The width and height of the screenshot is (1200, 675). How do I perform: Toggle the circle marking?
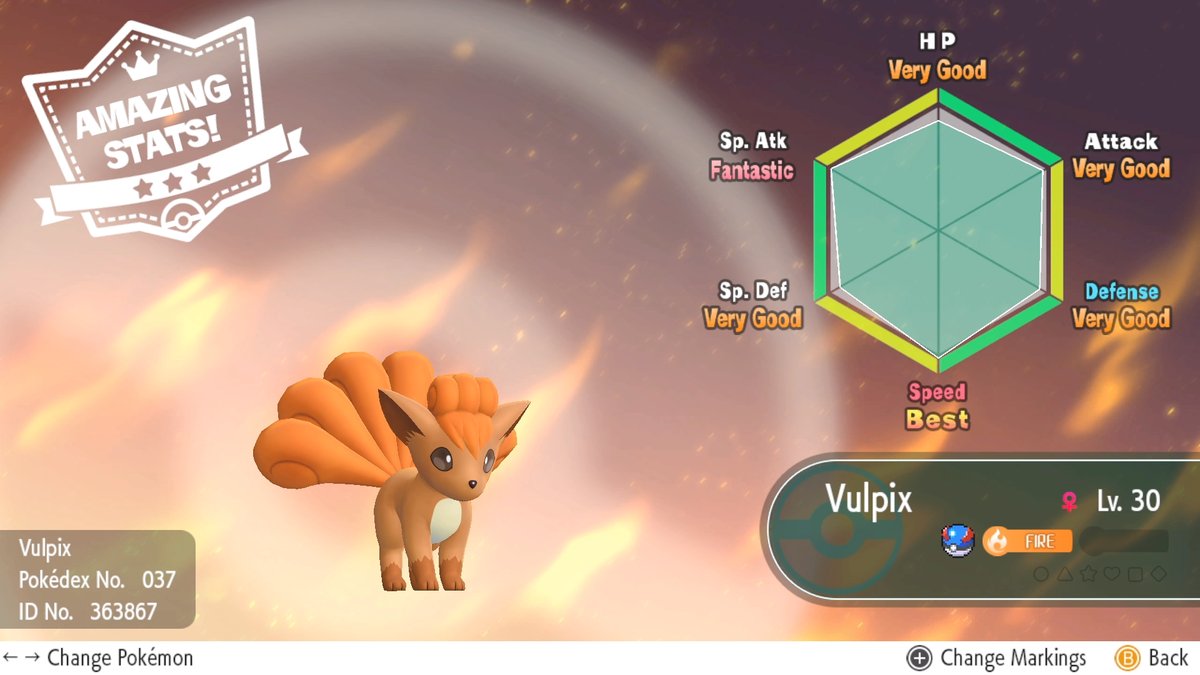[x=1041, y=574]
